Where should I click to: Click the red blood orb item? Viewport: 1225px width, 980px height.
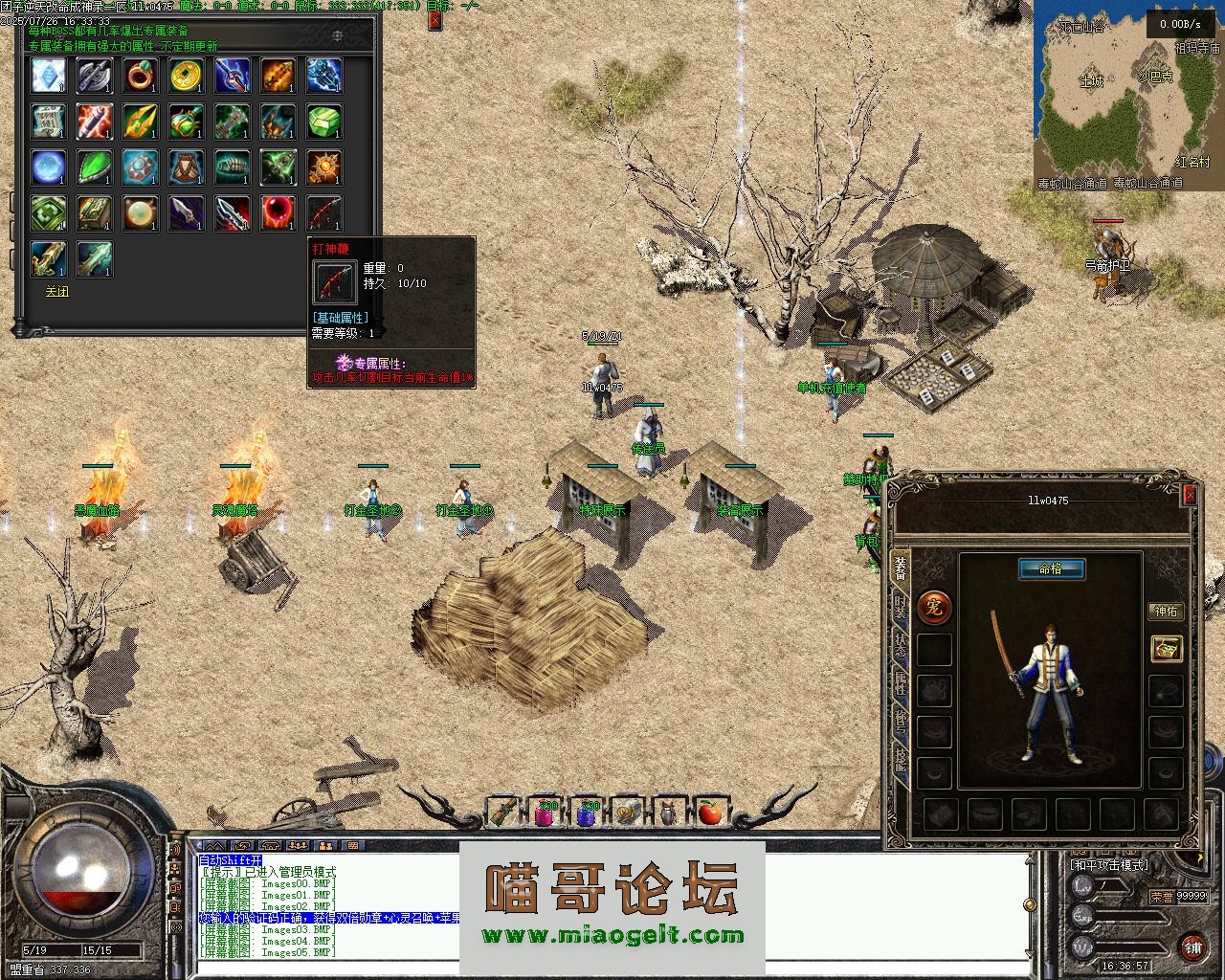pyautogui.click(x=278, y=212)
